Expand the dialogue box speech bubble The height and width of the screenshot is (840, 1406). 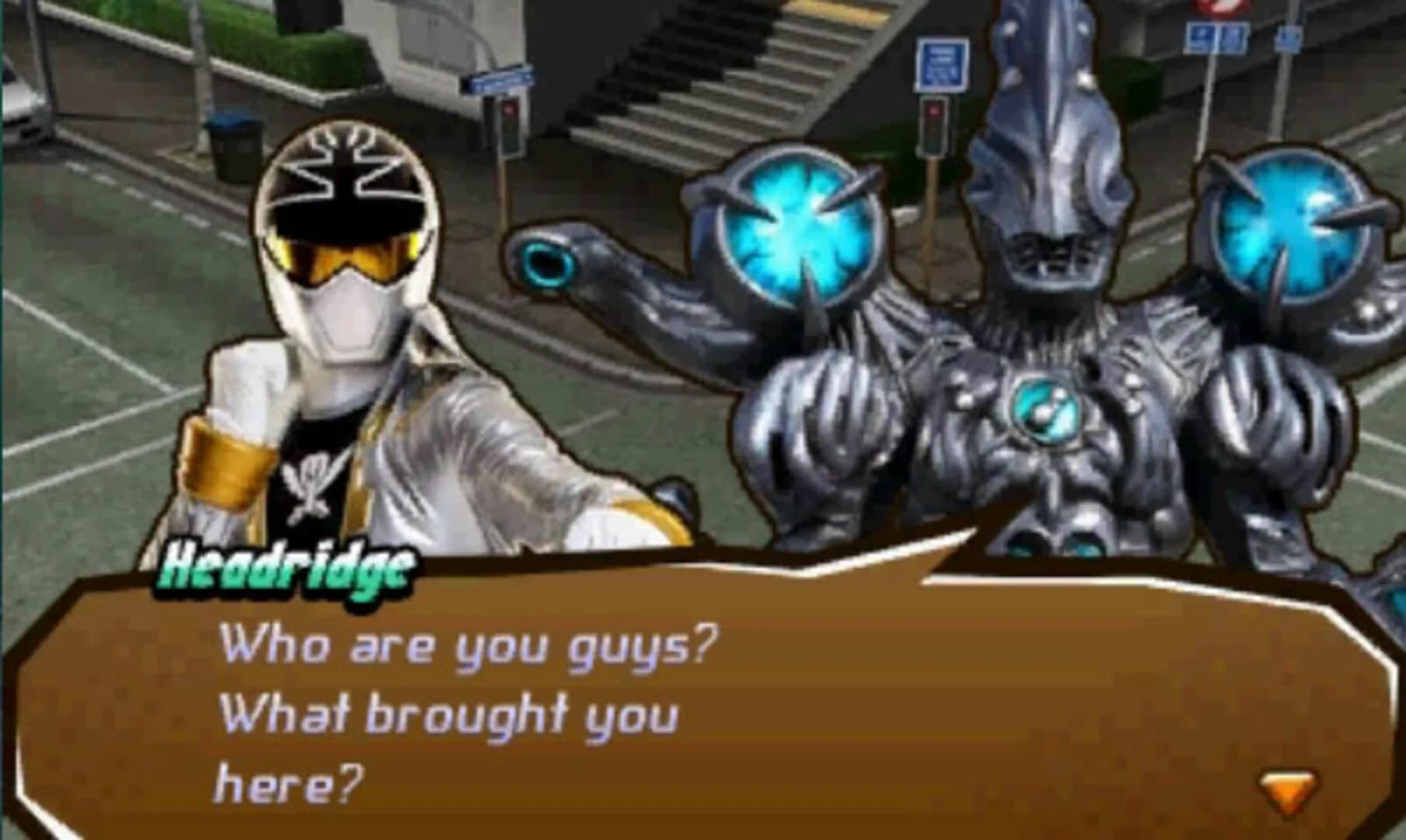coord(700,700)
